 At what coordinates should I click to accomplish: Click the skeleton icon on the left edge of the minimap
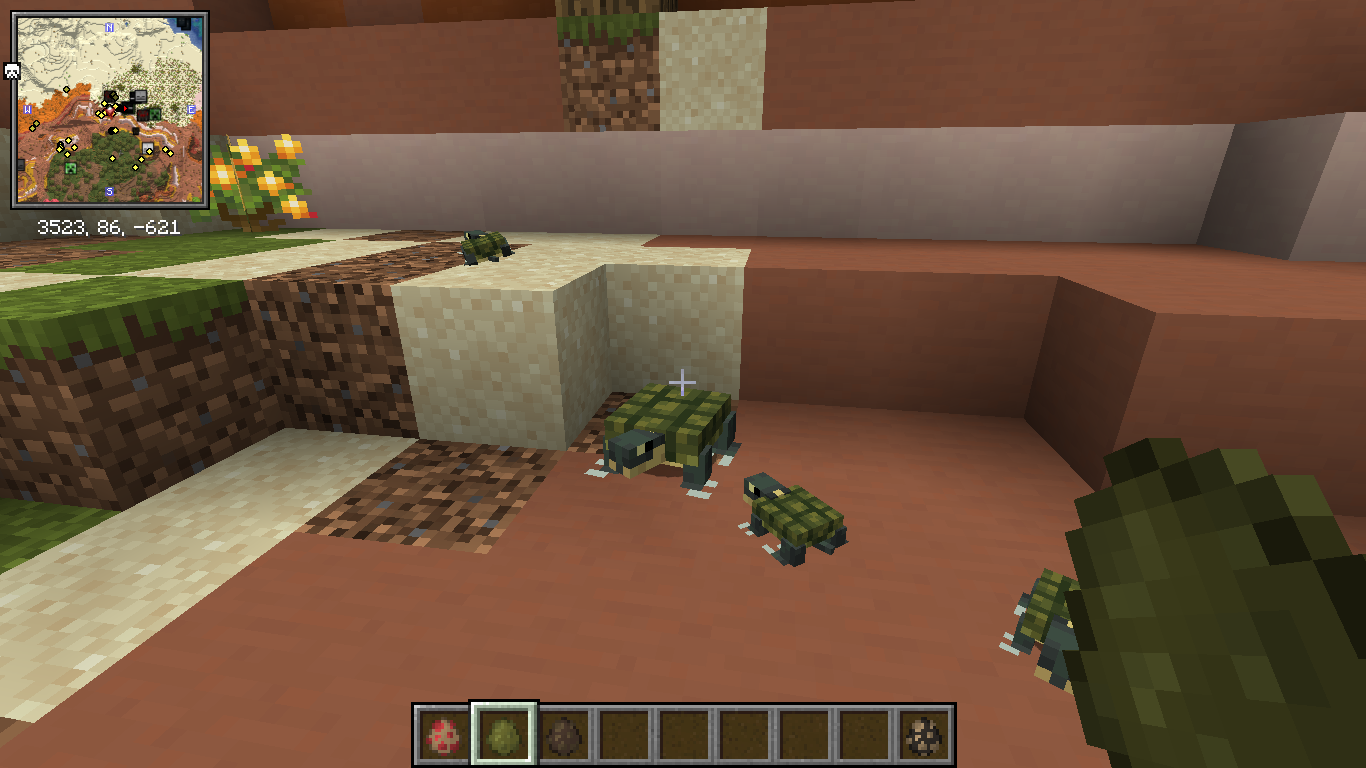click(x=10, y=69)
